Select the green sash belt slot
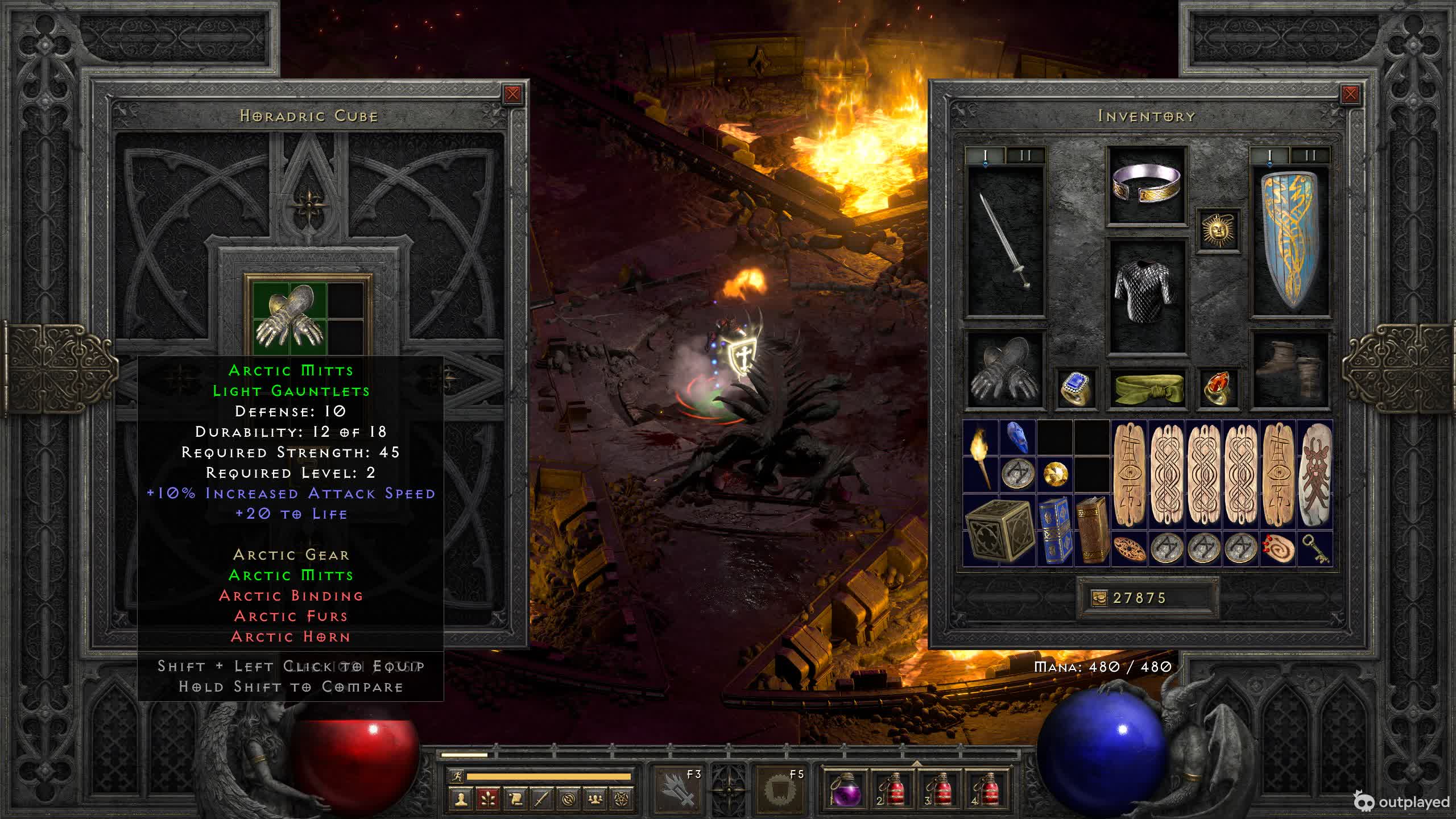 coord(1146,388)
